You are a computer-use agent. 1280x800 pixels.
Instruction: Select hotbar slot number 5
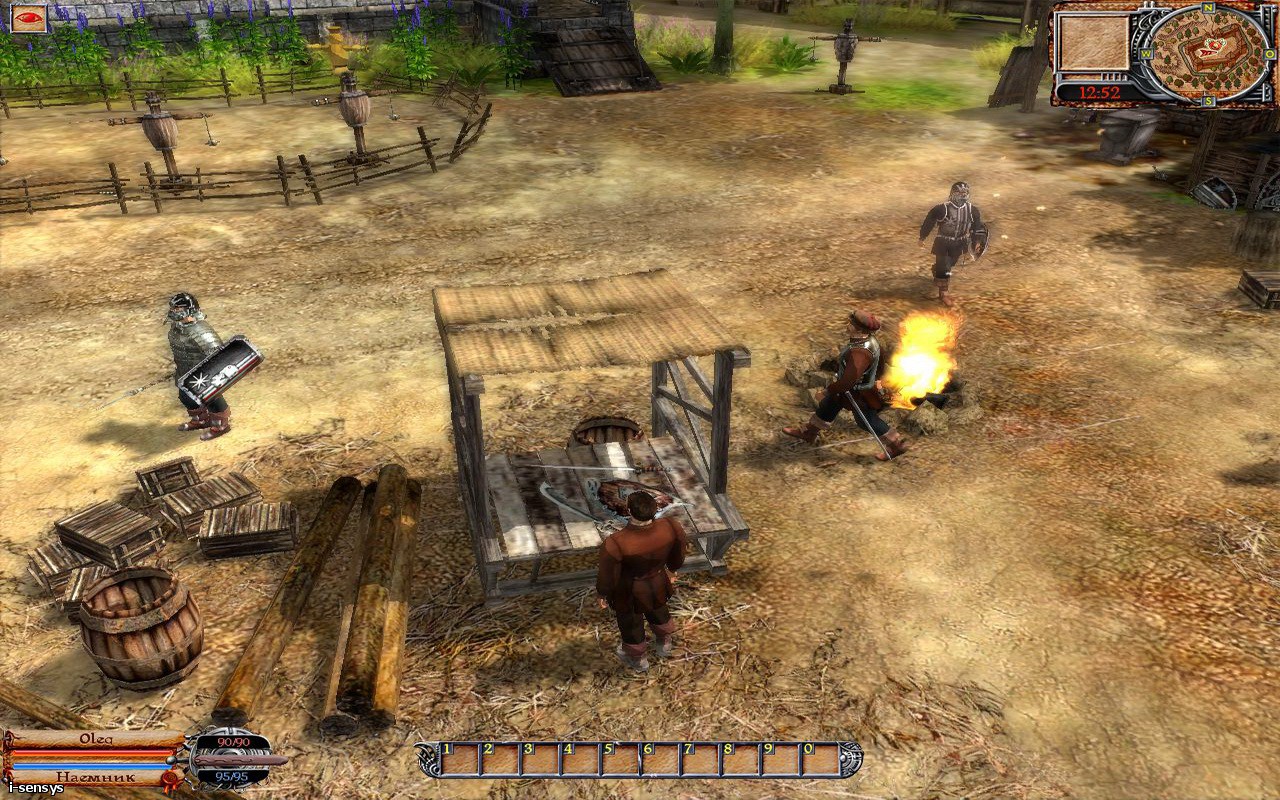click(x=622, y=761)
